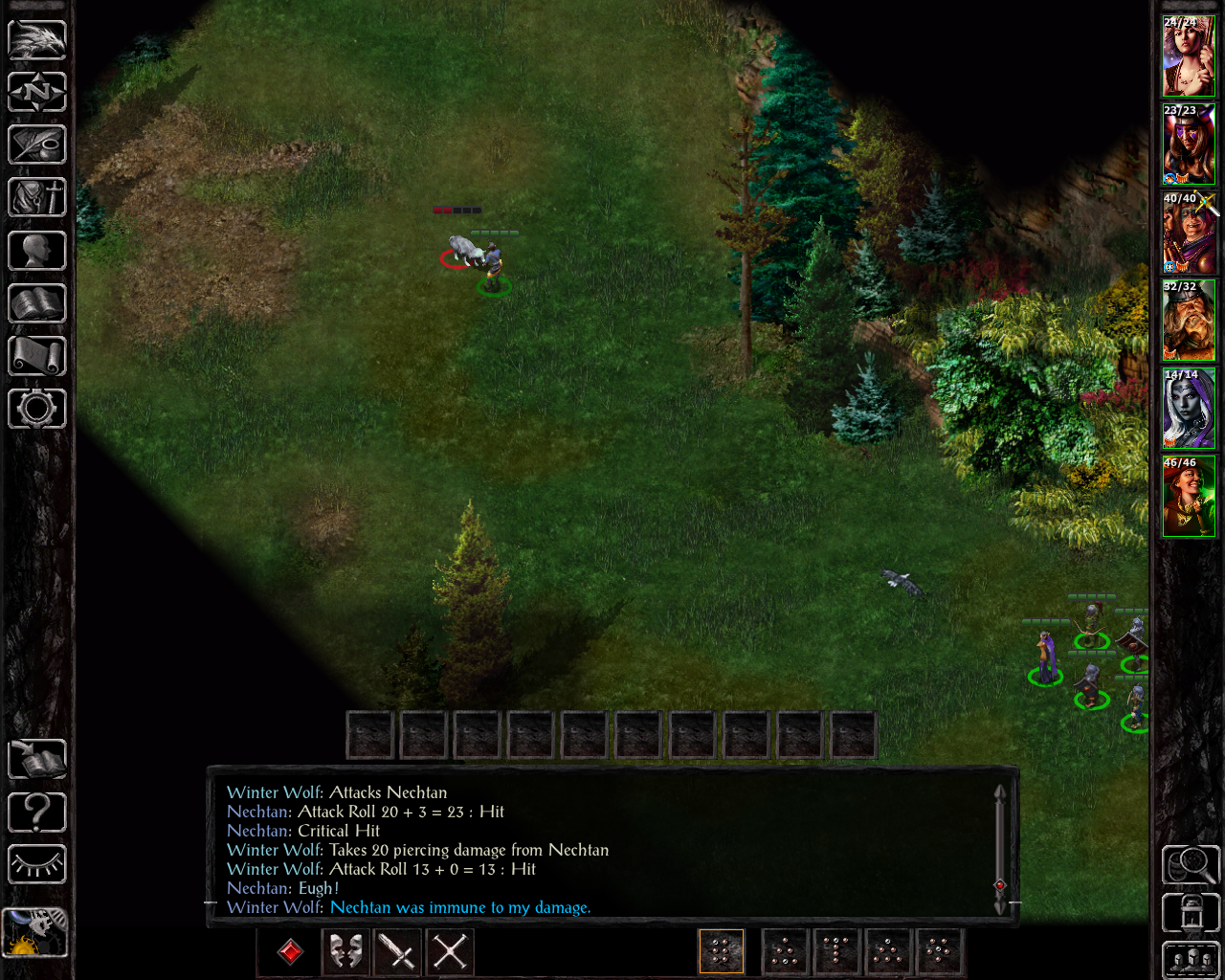The image size is (1225, 980).
Task: Choose the red-hatted character portrait 46/46
Action: tap(1189, 498)
